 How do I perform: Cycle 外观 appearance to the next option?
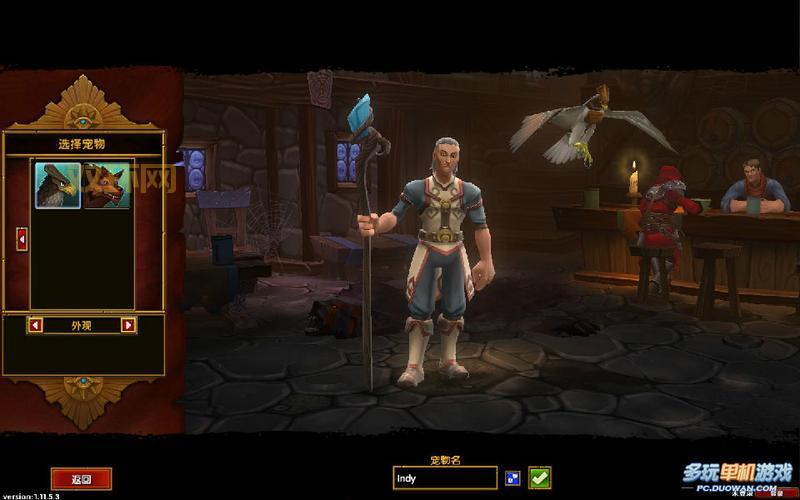[128, 325]
